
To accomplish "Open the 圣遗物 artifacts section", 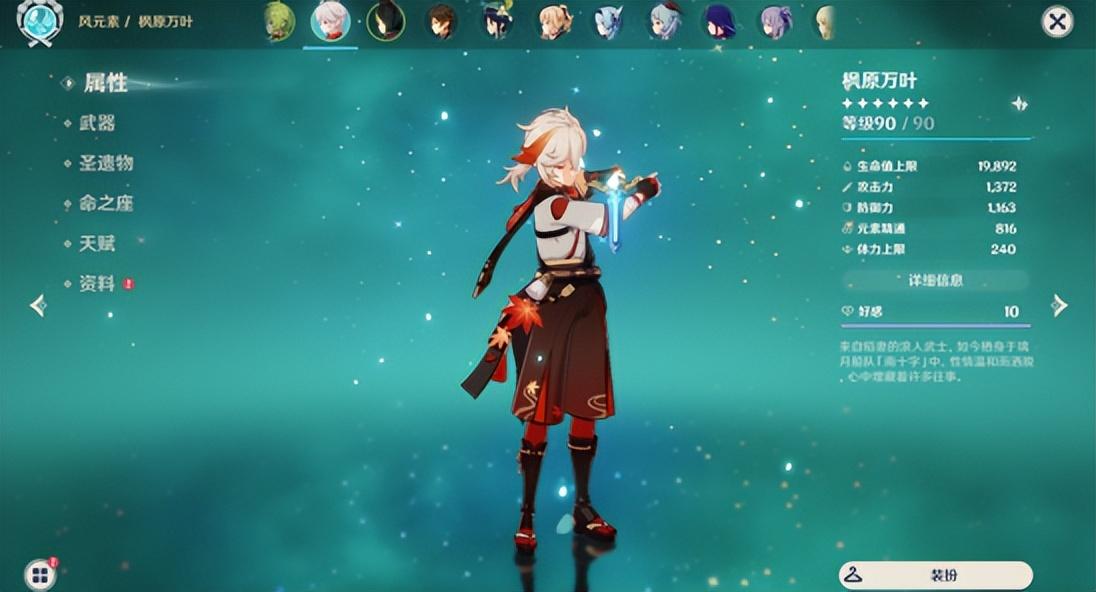I will click(x=106, y=163).
